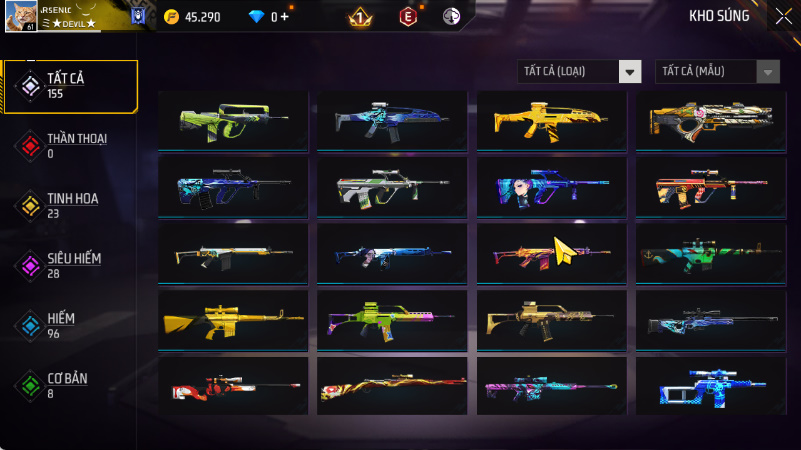Select the Tất Cả category tab
The height and width of the screenshot is (450, 801).
point(70,85)
